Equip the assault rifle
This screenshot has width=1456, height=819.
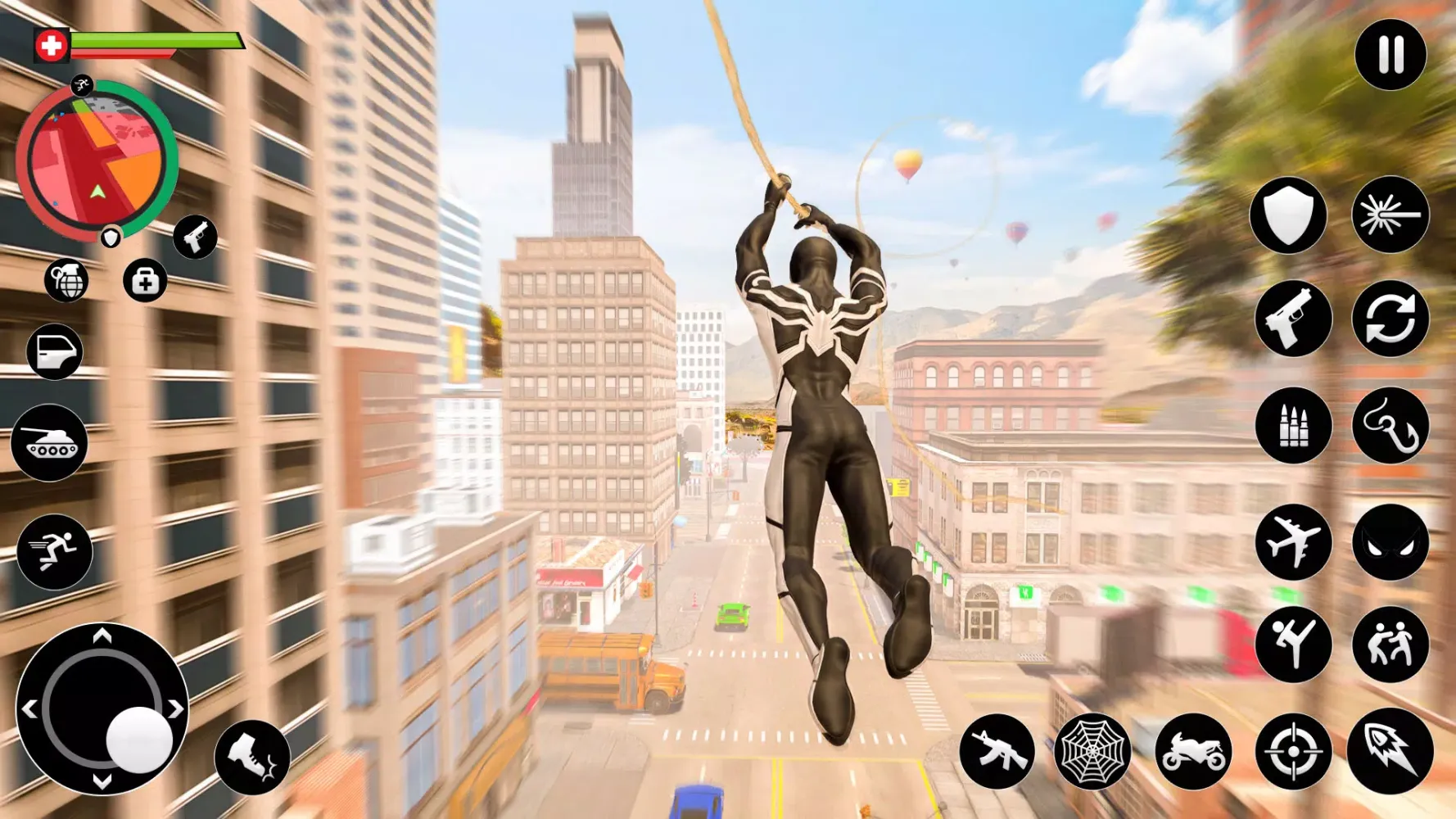997,751
